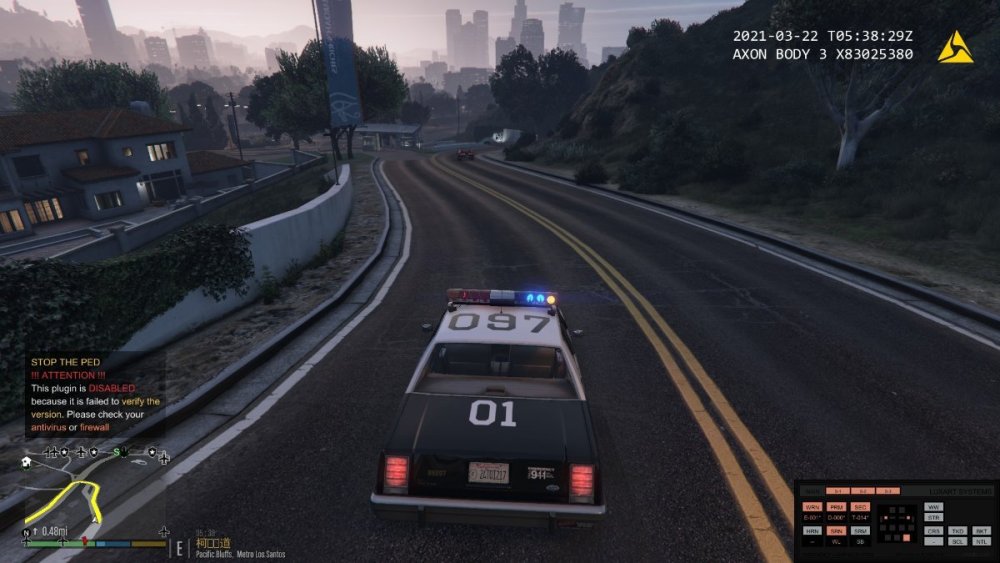Click the yellow Axon triangle logo
This screenshot has height=563, width=1000.
click(955, 47)
